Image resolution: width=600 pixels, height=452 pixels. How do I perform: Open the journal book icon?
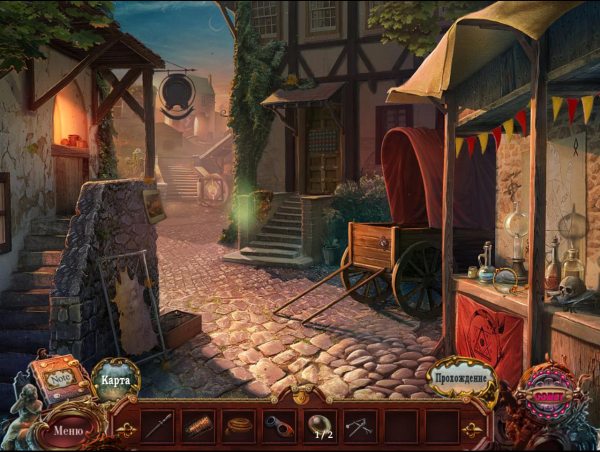click(x=56, y=379)
